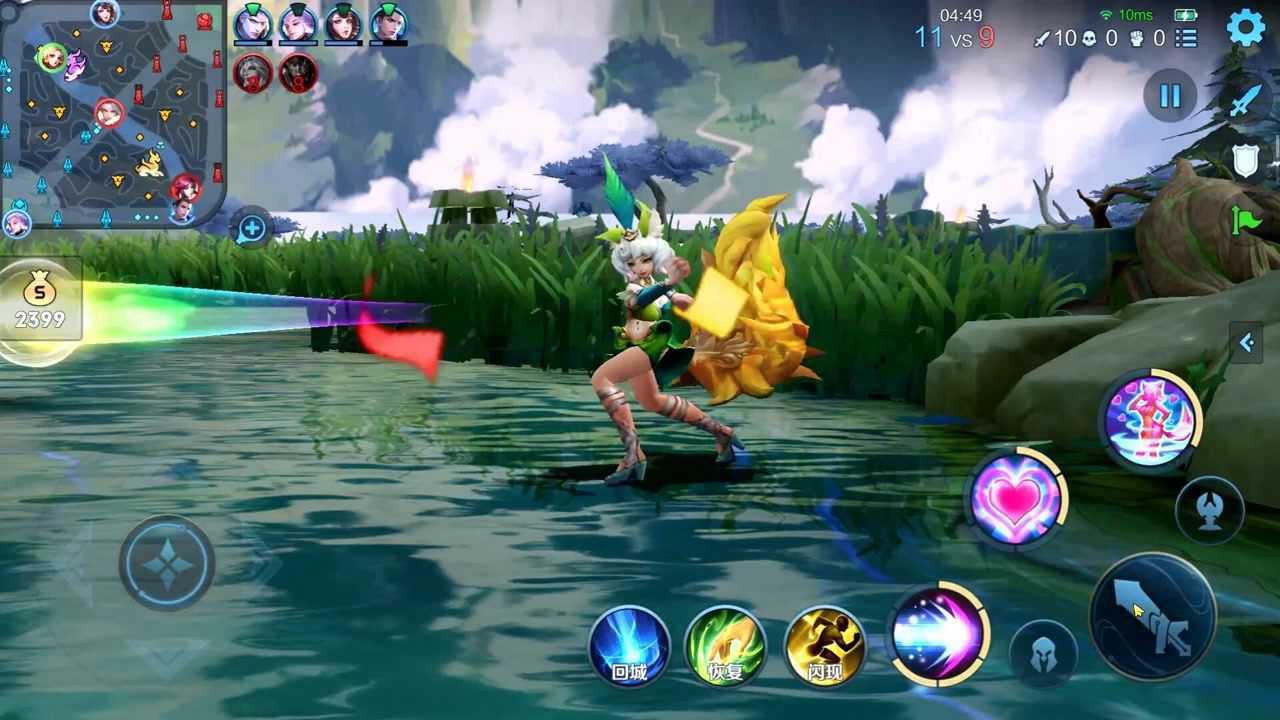Tap the sword basic attack button

1152,616
